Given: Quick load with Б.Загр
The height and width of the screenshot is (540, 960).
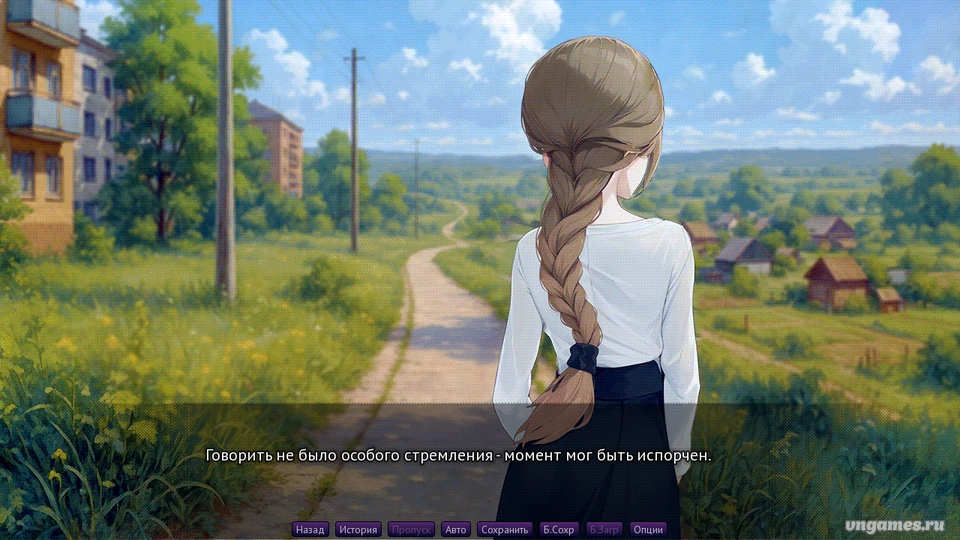Looking at the screenshot, I should (x=604, y=529).
